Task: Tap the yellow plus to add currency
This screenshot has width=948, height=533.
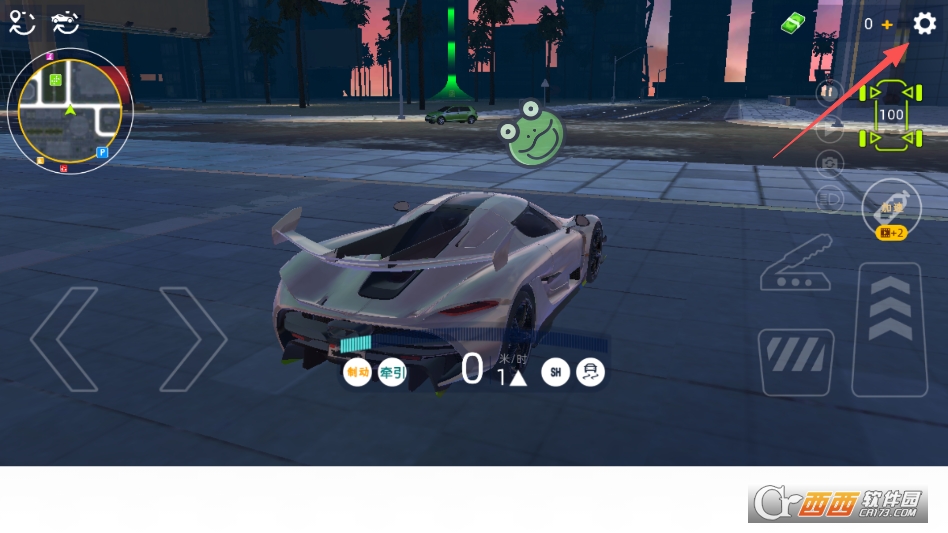Action: tap(887, 24)
